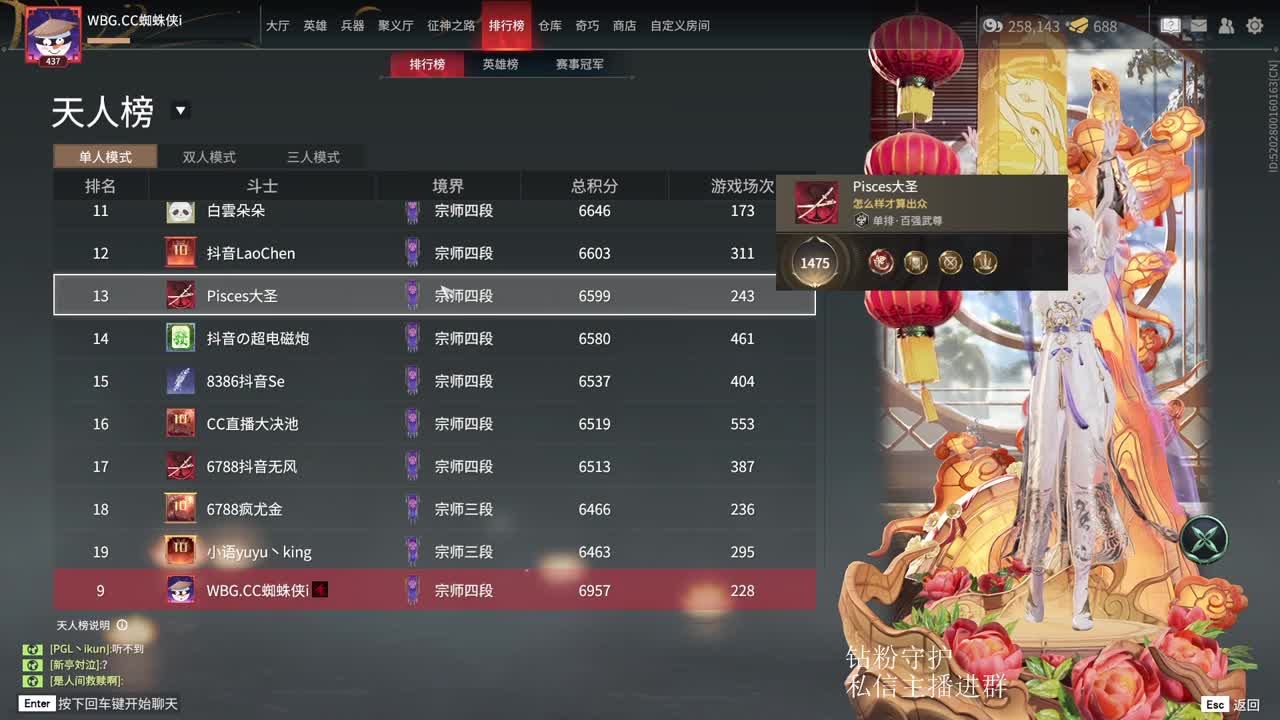The image size is (1280, 720).
Task: Click the X close button beside the character model
Action: pos(1206,538)
